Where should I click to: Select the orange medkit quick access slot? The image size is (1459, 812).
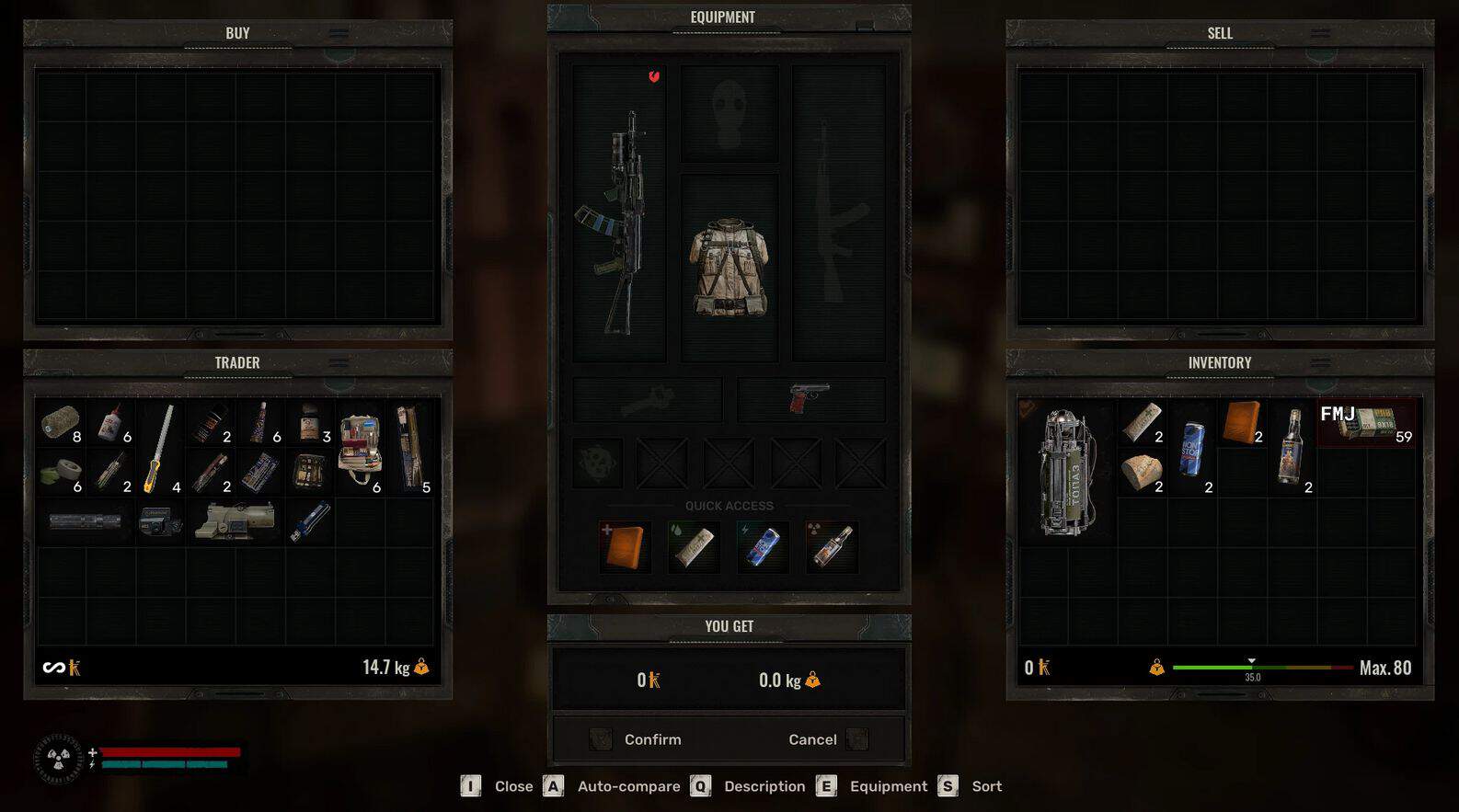(626, 547)
